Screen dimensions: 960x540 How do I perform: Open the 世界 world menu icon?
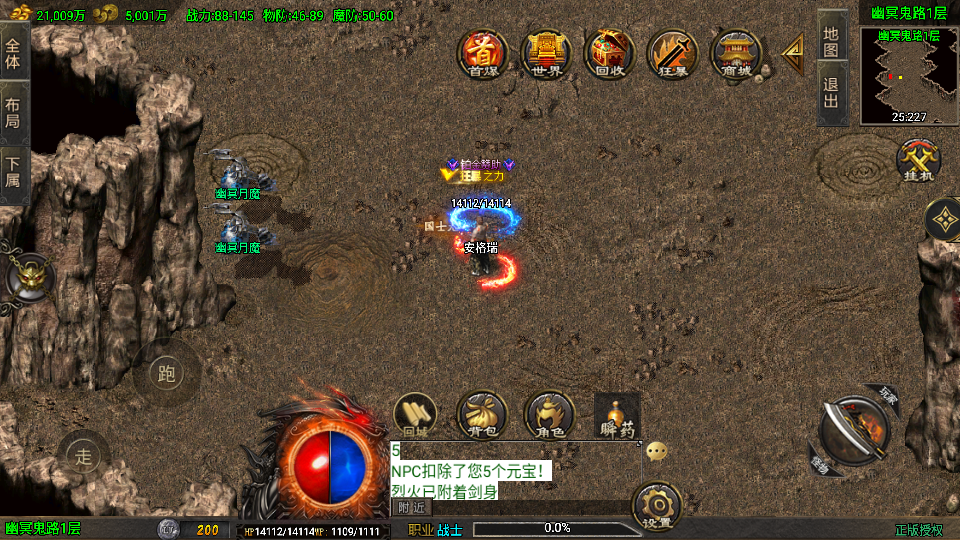(x=546, y=53)
